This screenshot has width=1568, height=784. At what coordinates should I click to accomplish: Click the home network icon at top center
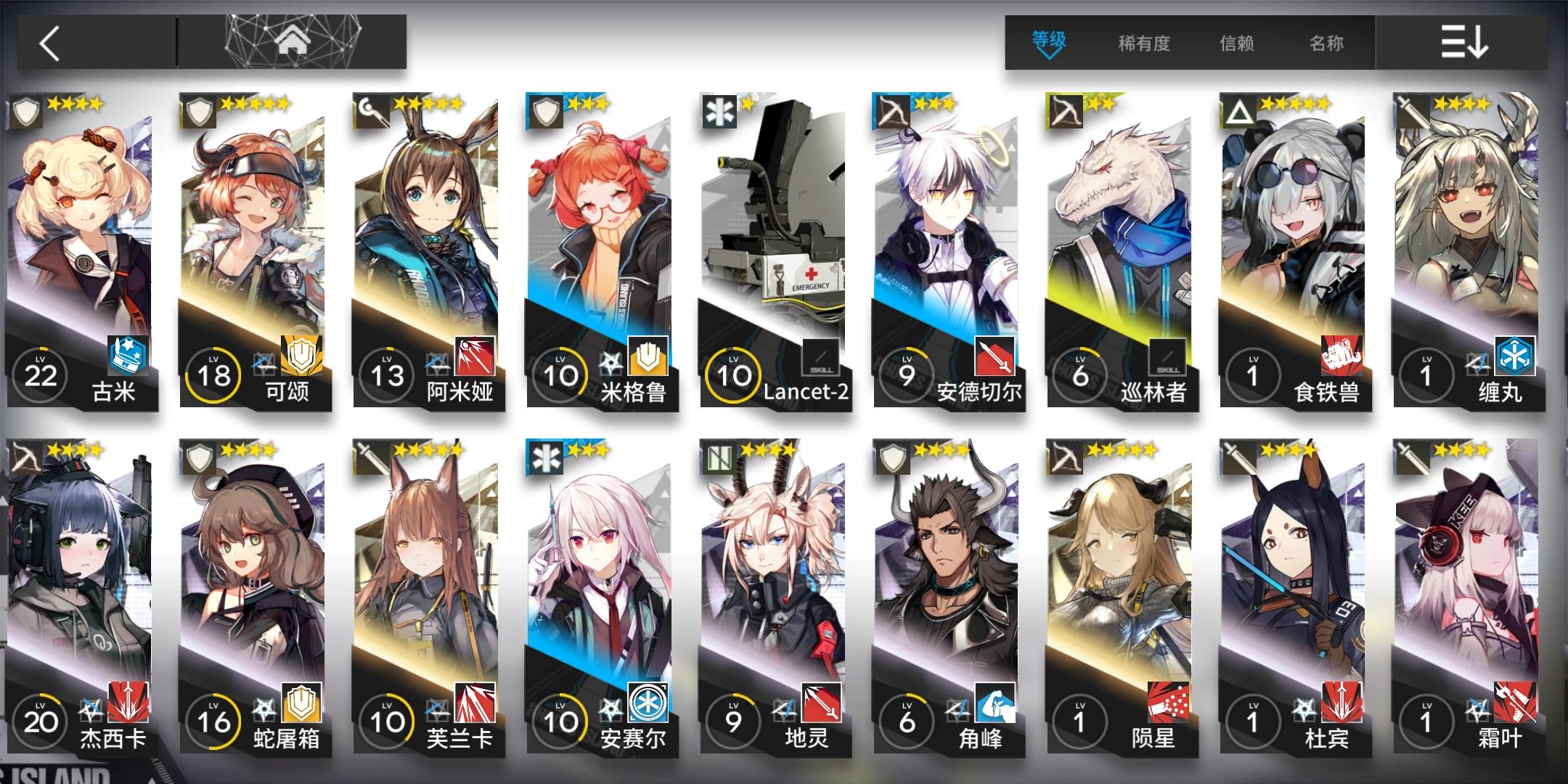293,41
